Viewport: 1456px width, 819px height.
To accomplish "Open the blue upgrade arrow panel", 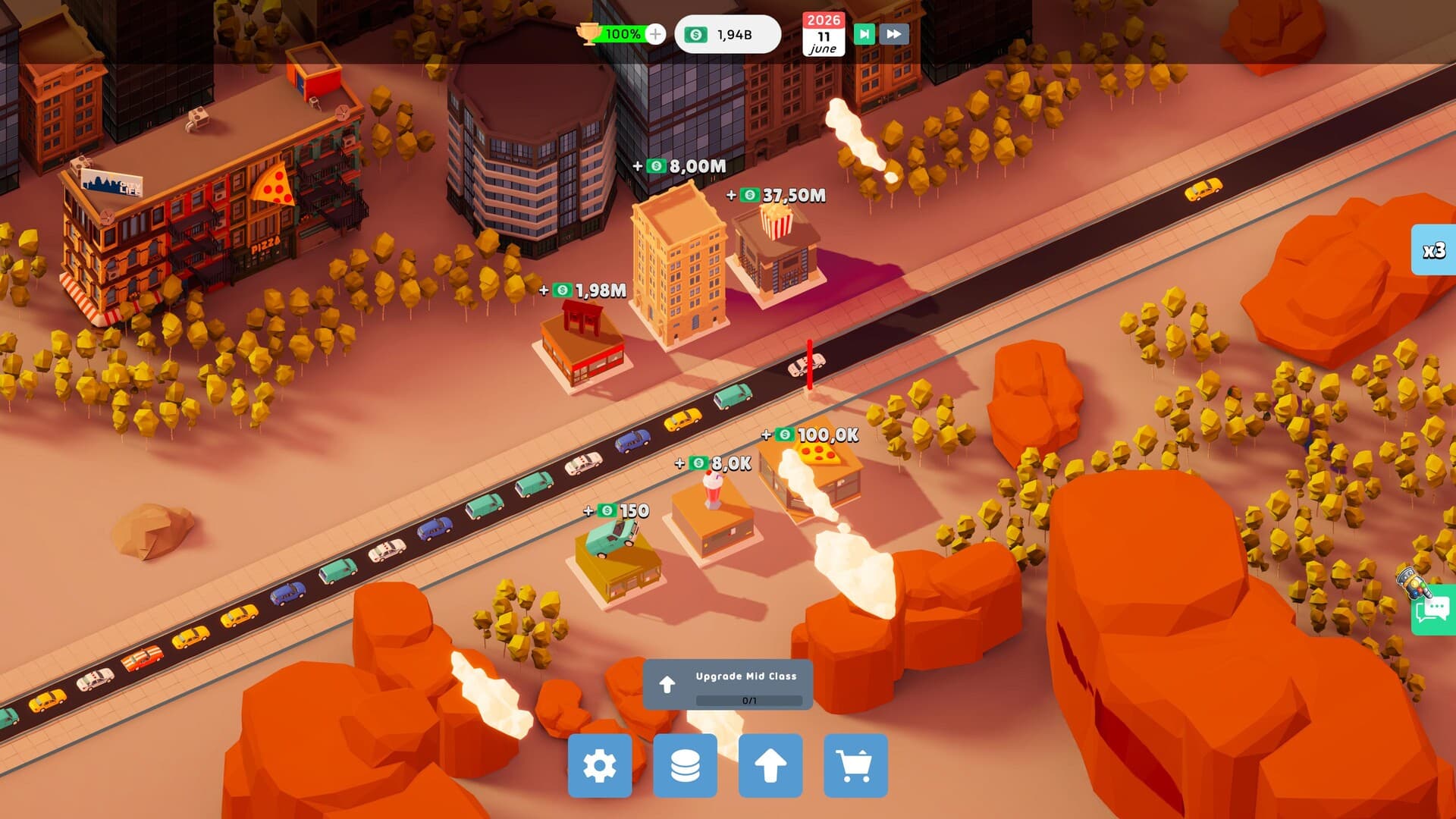I will pyautogui.click(x=771, y=765).
